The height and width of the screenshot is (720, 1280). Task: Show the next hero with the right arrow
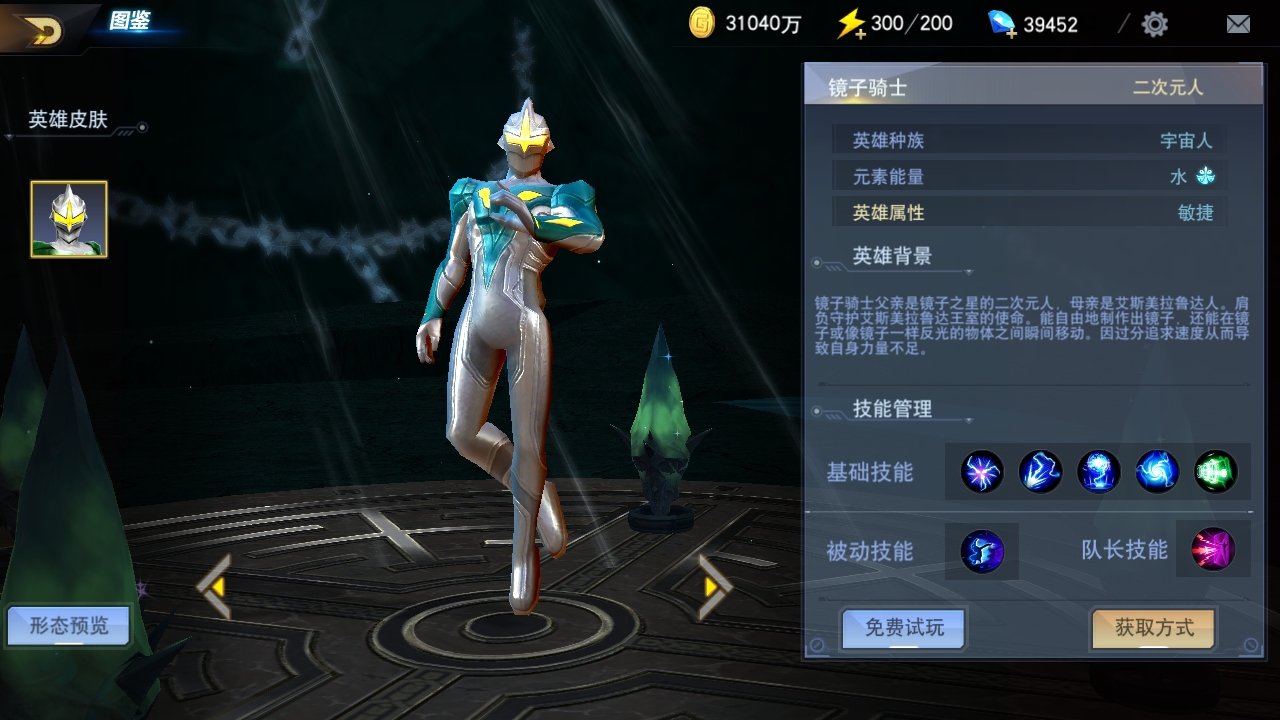pos(714,587)
